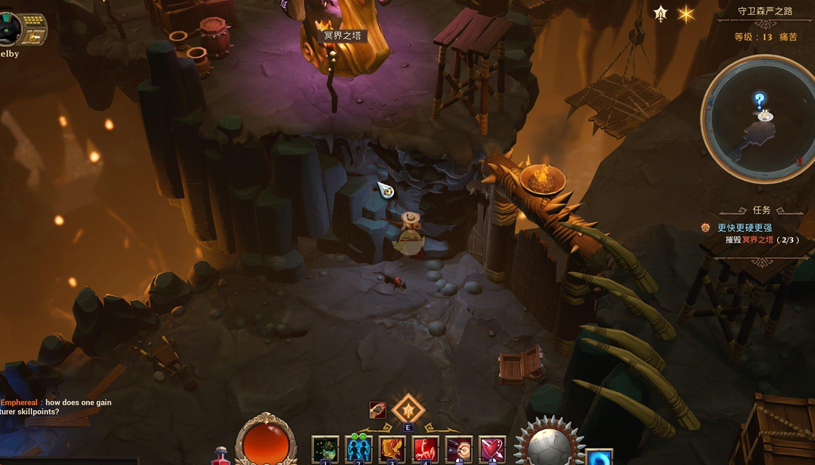Activate the pierced heart skill
The width and height of the screenshot is (815, 465).
(x=492, y=450)
